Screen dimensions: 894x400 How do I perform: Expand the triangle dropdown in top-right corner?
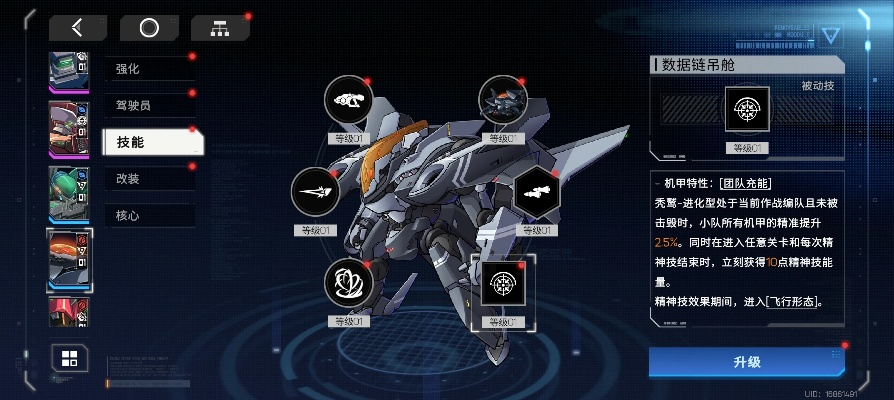[x=831, y=36]
